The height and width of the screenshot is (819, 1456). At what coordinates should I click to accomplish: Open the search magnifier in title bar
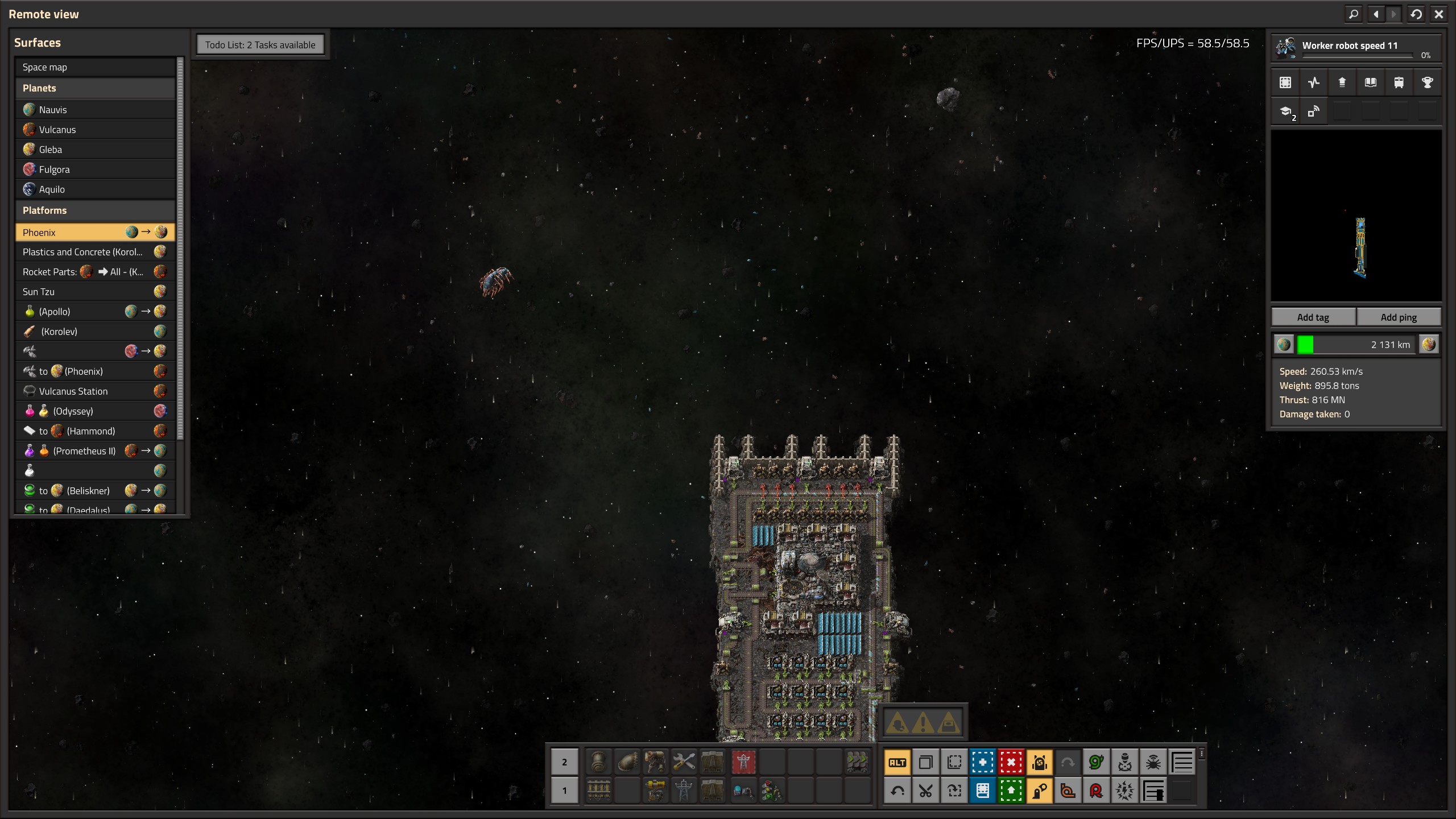point(1354,14)
